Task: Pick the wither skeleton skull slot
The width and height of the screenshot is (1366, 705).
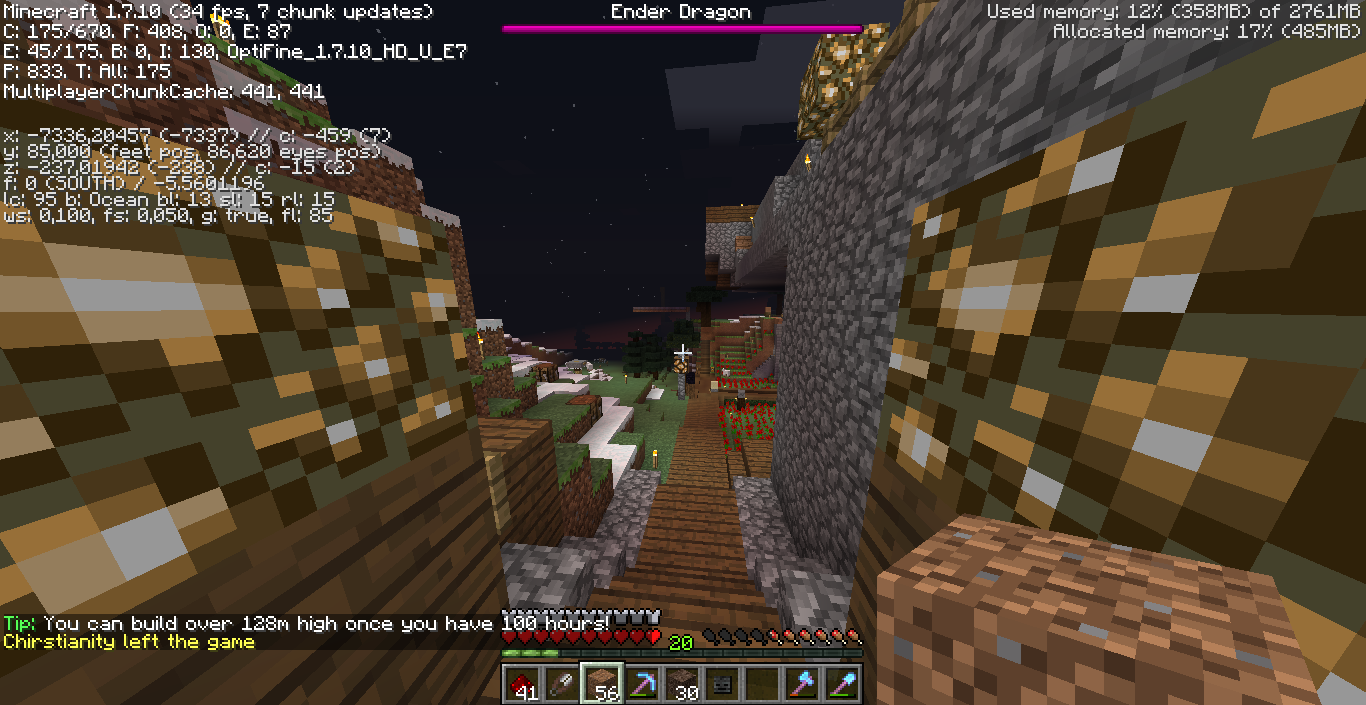Action: tap(722, 684)
